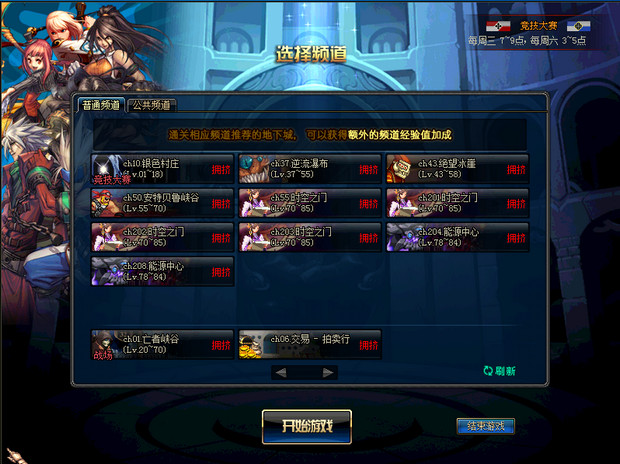This screenshot has width=620, height=464.
Task: Switch to the 公共频道 tab
Action: (x=150, y=104)
